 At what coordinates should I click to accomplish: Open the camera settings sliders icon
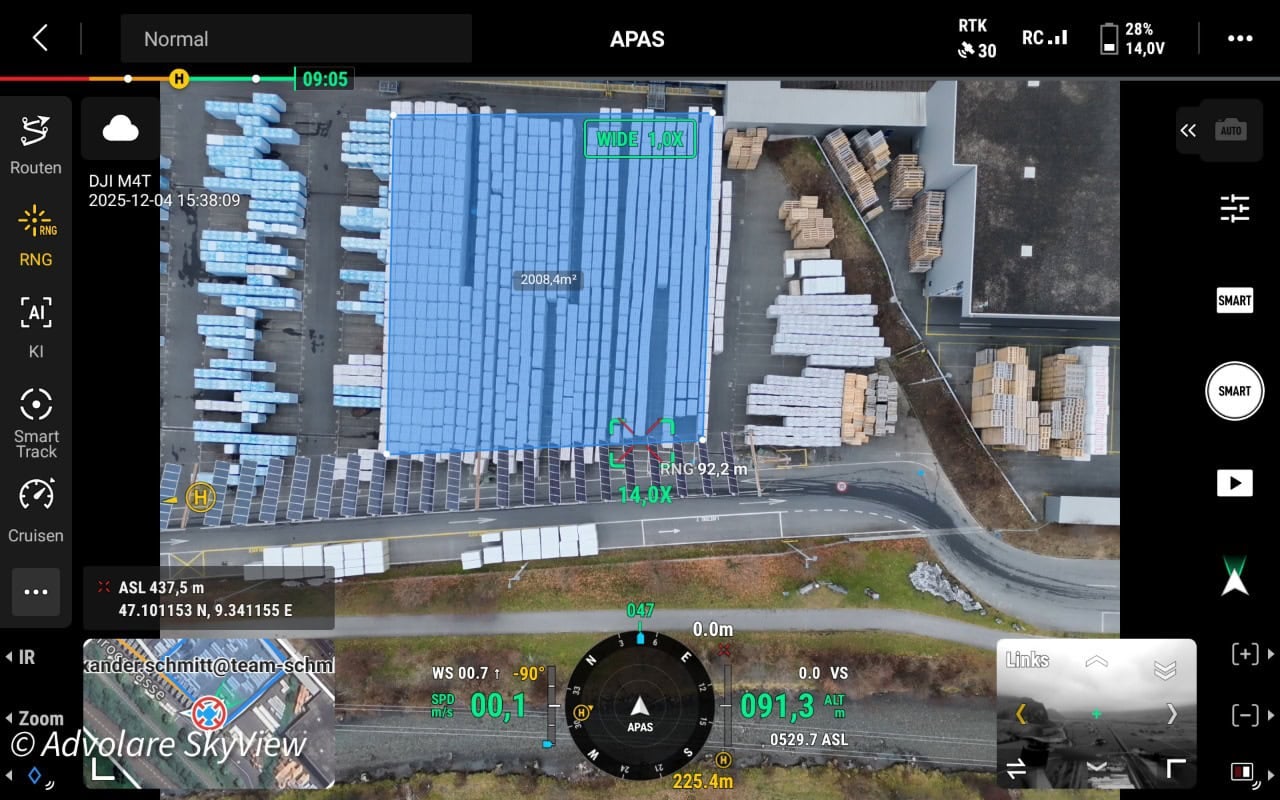coord(1235,208)
